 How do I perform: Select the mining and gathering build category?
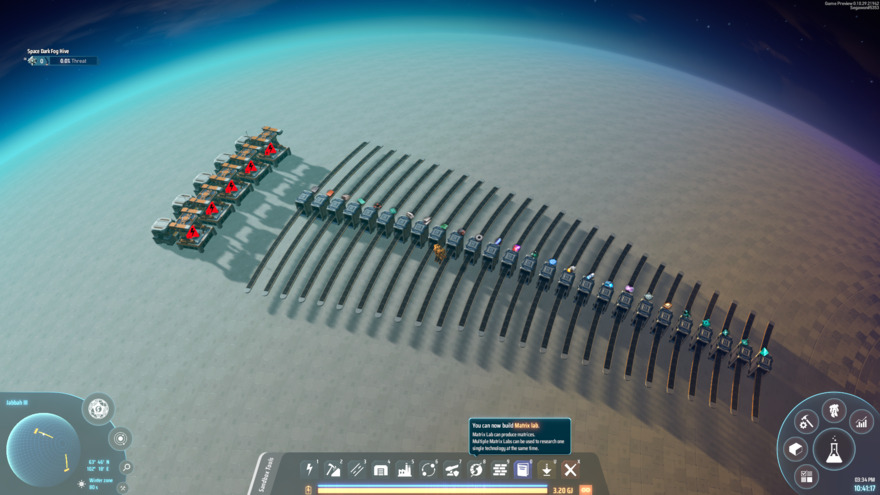334,469
